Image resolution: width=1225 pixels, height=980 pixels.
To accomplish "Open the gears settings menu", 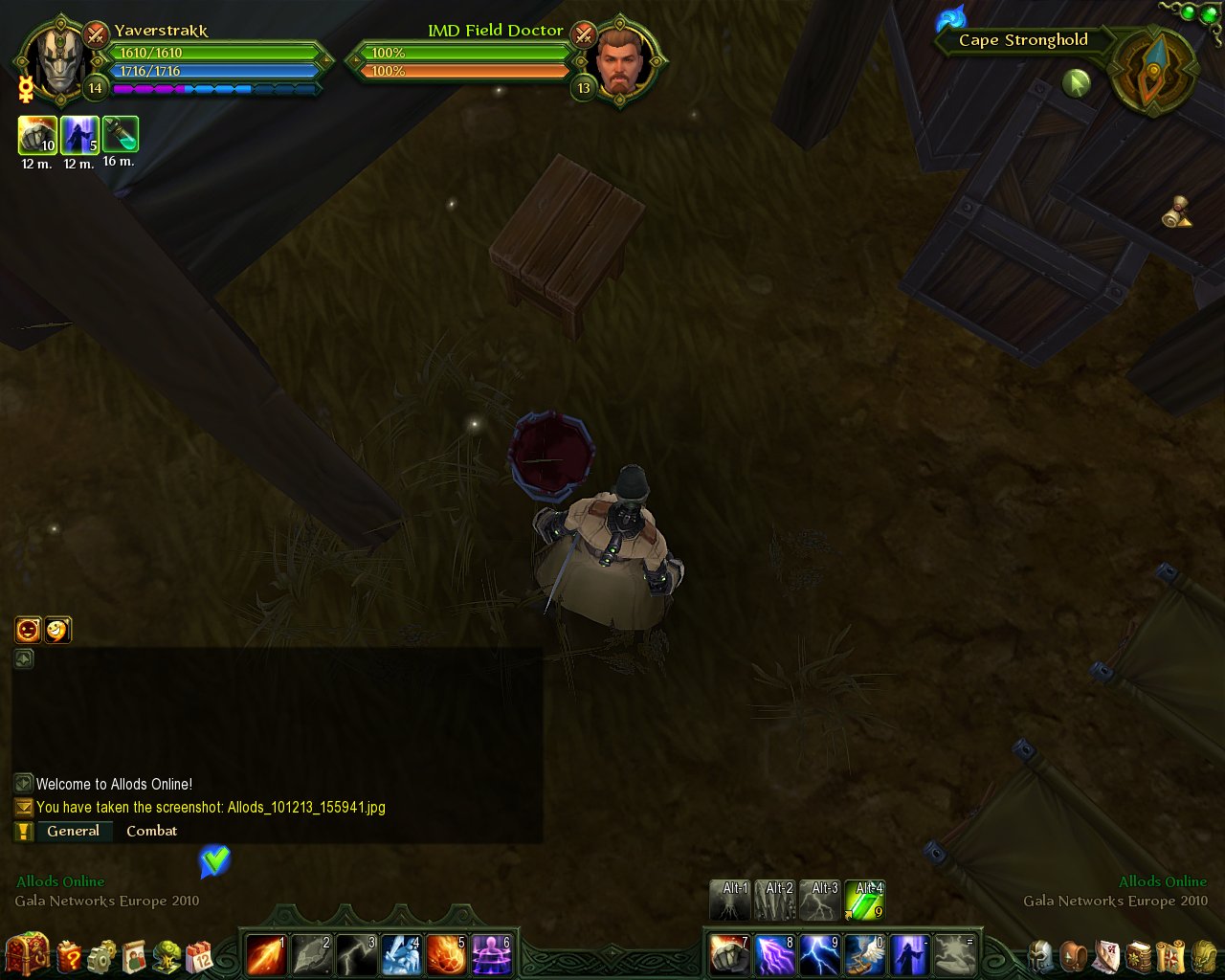I will 101,955.
